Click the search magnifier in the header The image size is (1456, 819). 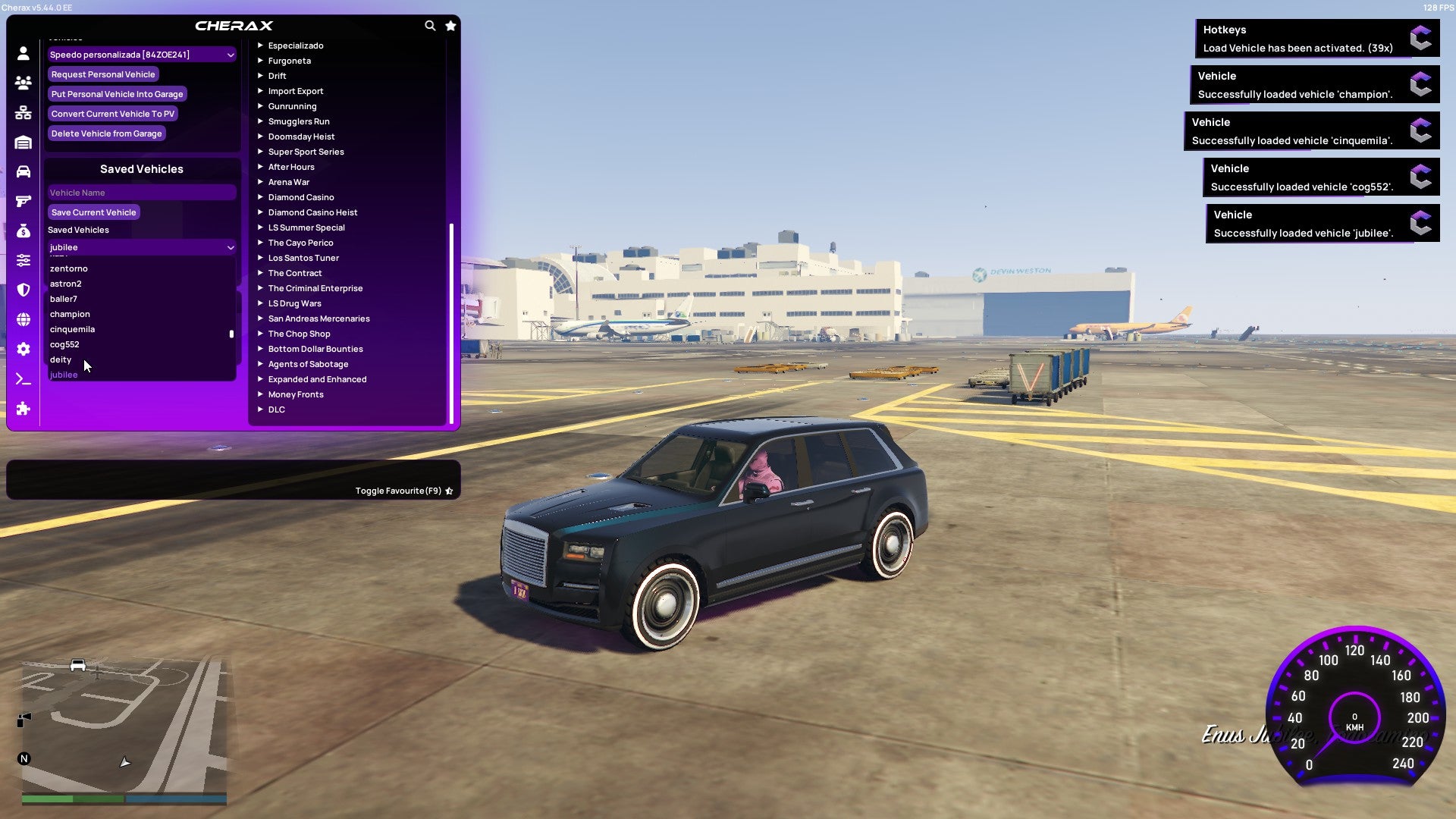(430, 25)
